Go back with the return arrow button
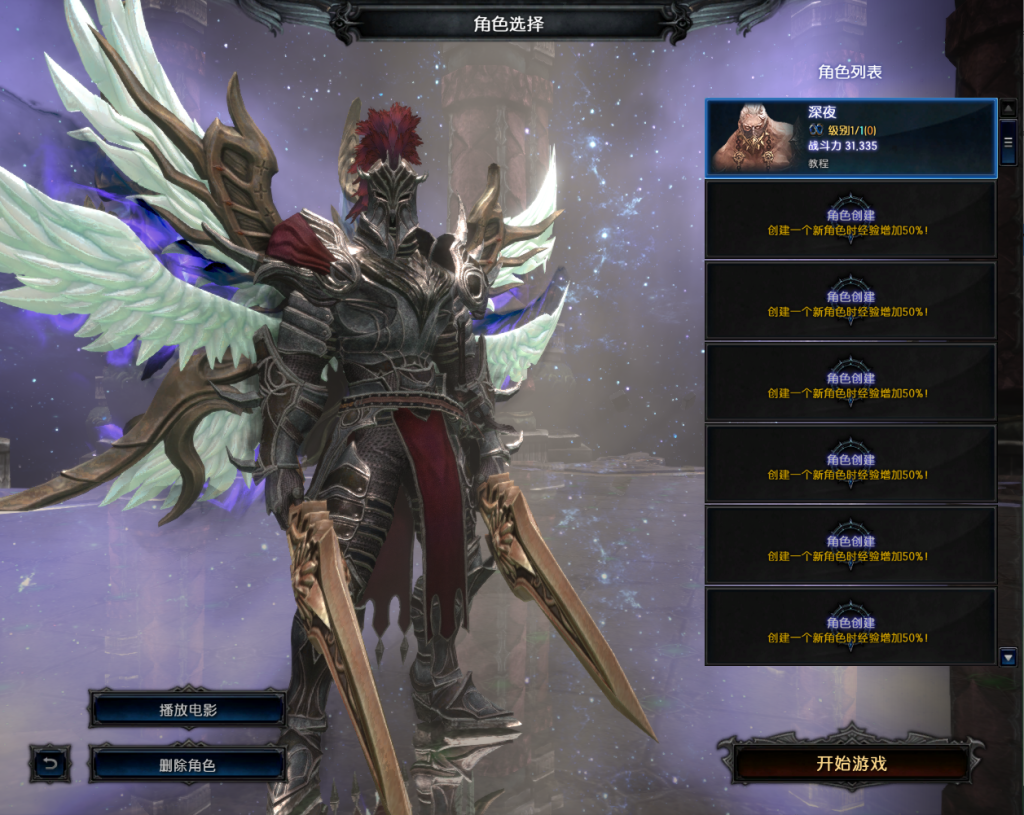Image resolution: width=1024 pixels, height=815 pixels. click(x=50, y=765)
